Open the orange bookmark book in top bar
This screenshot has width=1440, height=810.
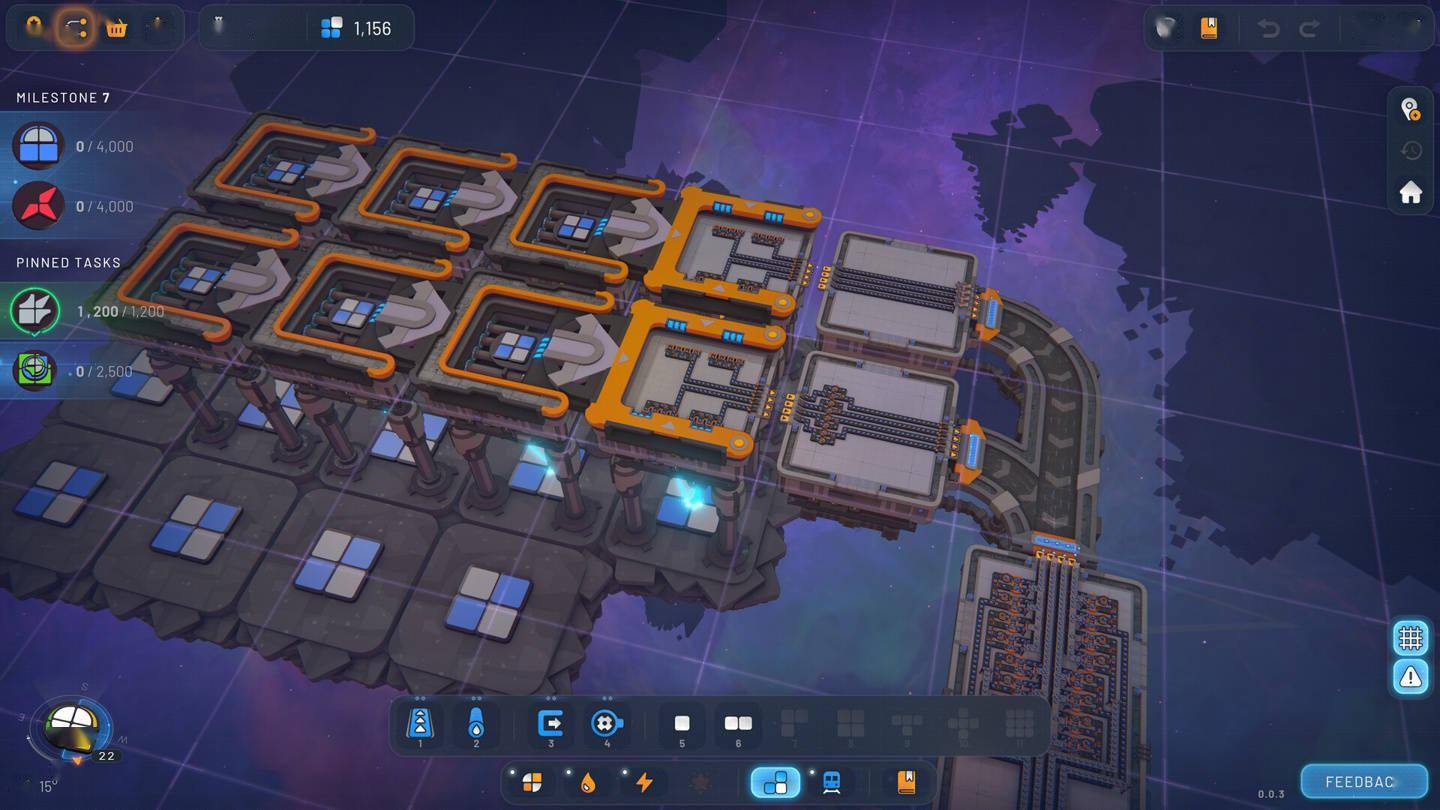click(1209, 28)
